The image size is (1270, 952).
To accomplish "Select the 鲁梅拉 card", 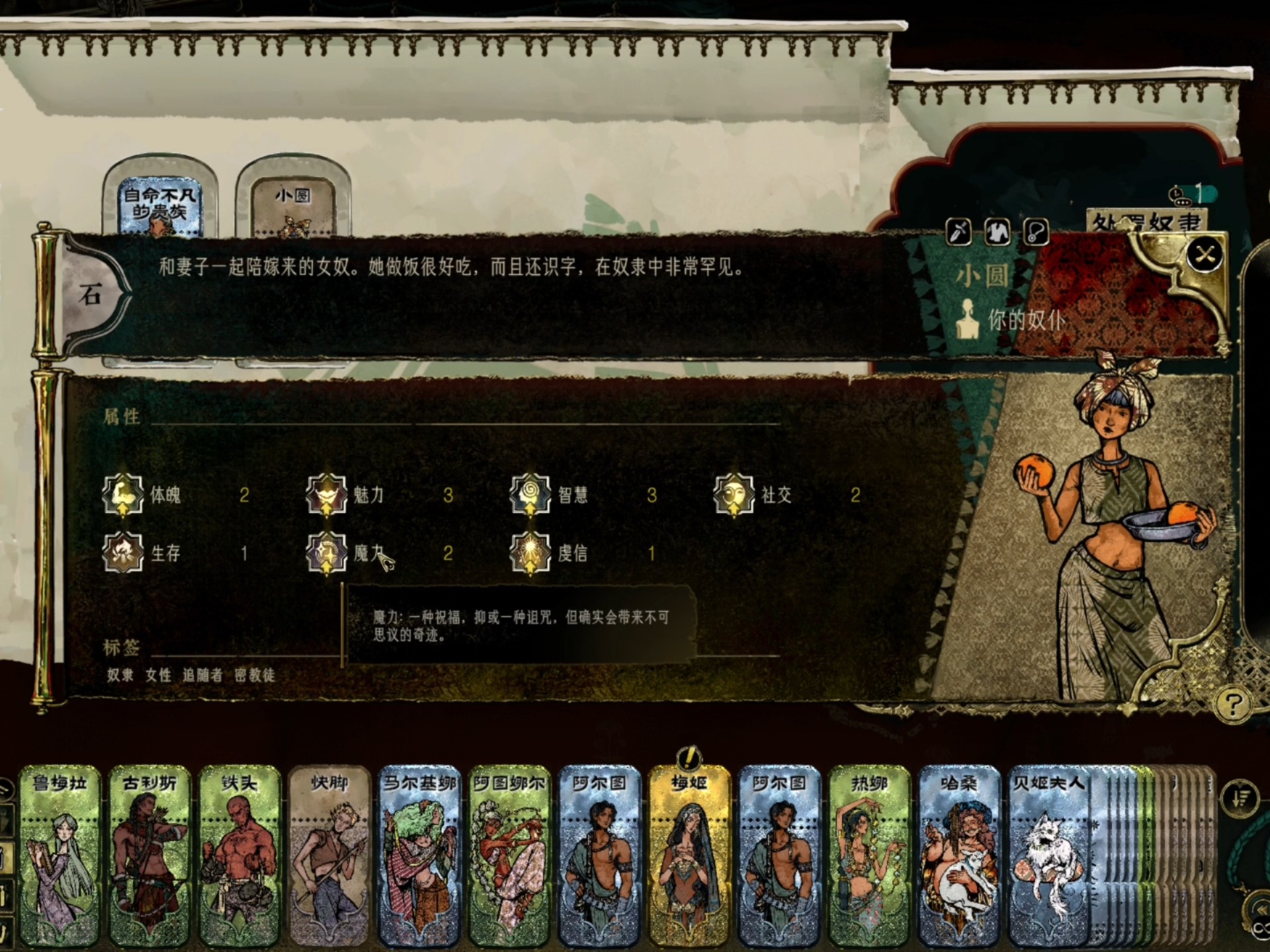I will point(60,856).
